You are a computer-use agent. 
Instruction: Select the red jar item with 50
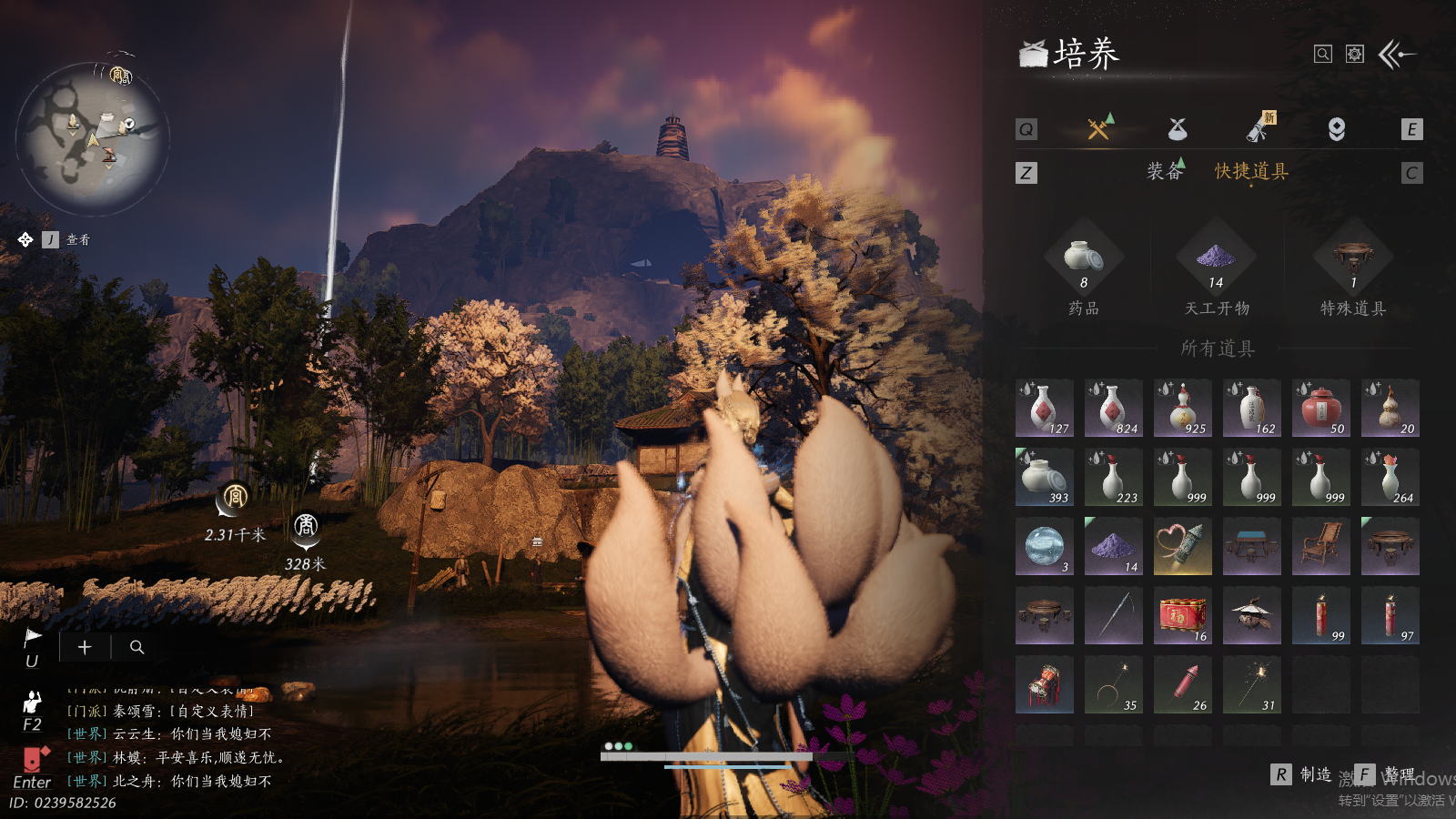tap(1321, 408)
